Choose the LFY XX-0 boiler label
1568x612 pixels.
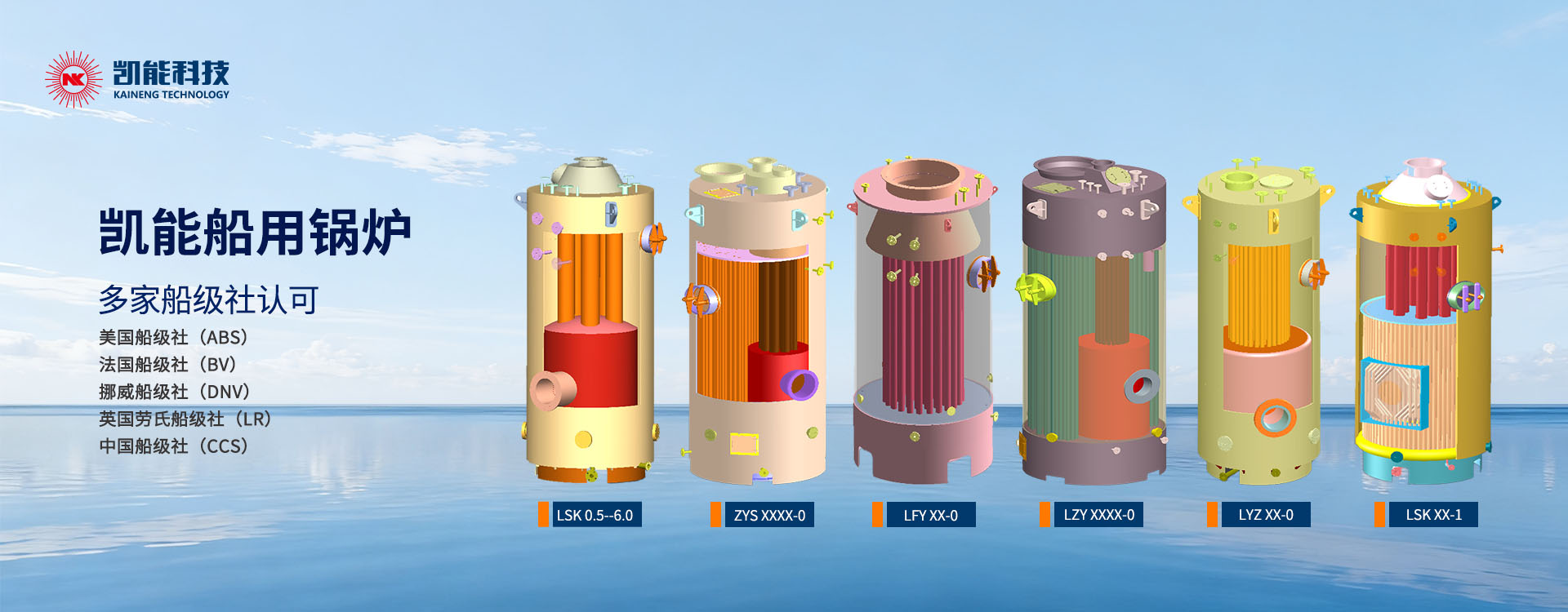pyautogui.click(x=930, y=515)
